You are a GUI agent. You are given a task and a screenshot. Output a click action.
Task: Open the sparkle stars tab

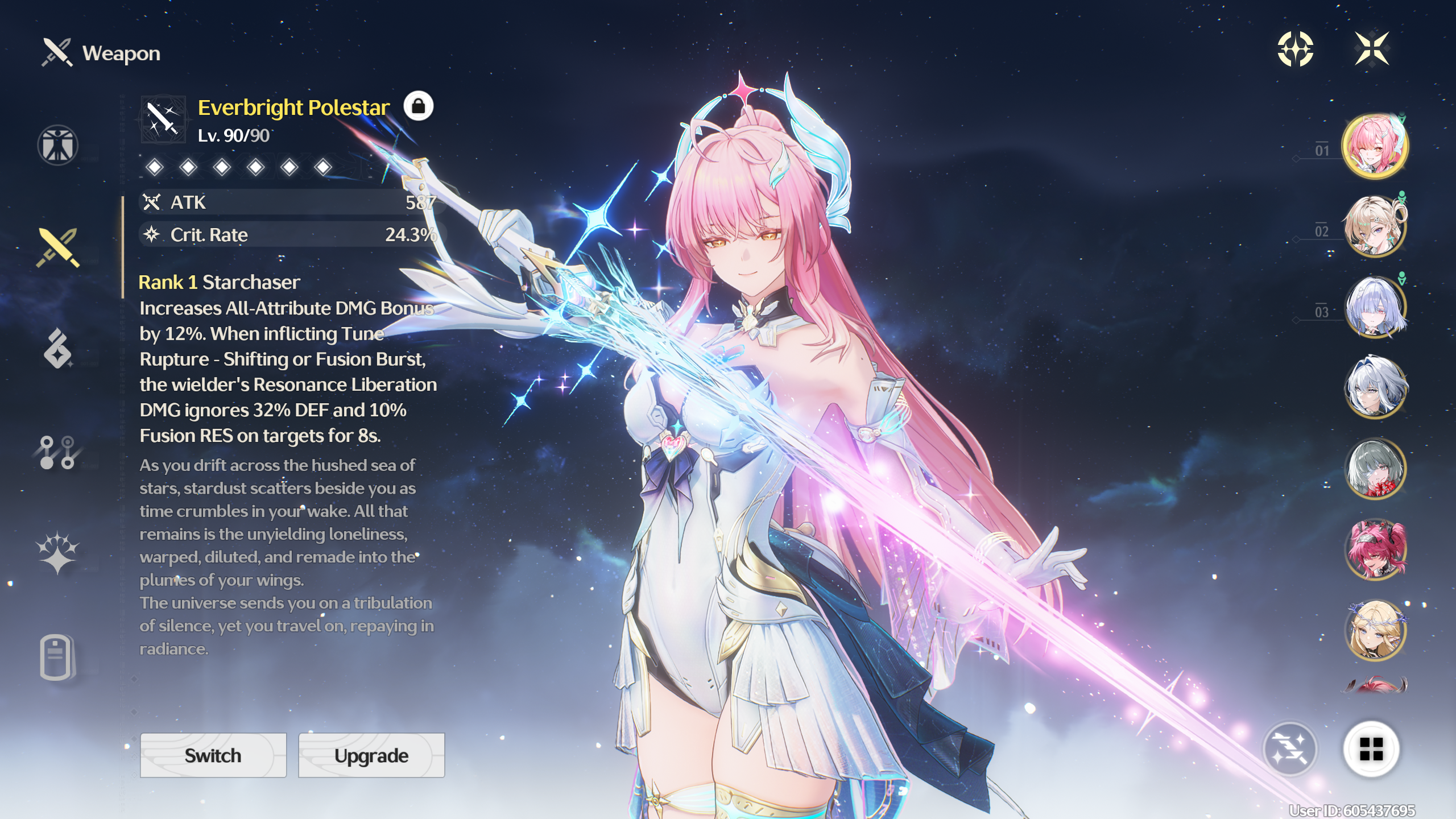[57, 553]
